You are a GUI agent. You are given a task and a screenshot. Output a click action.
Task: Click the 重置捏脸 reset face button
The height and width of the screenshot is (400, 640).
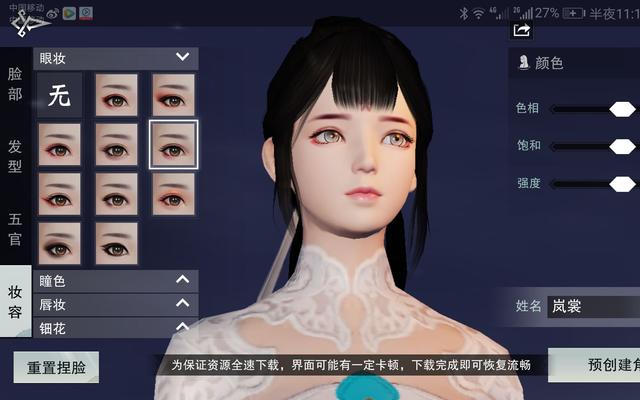pyautogui.click(x=55, y=367)
